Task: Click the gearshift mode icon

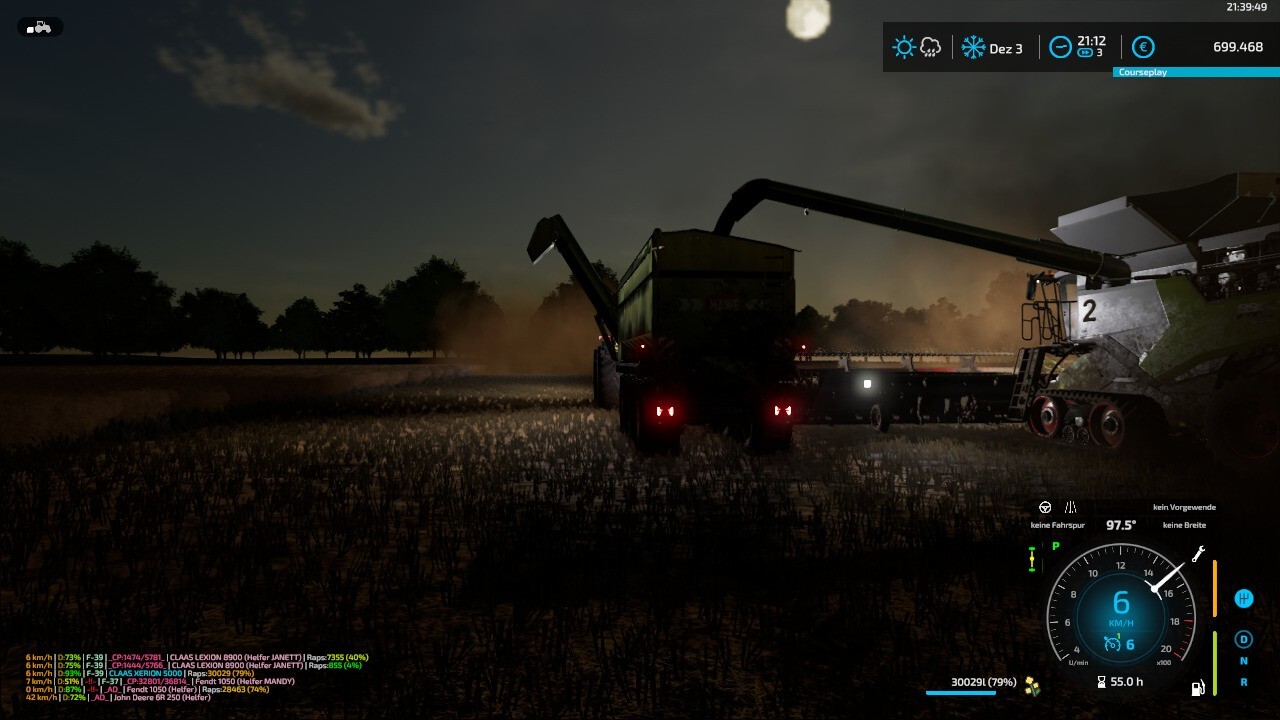Action: click(x=1244, y=598)
